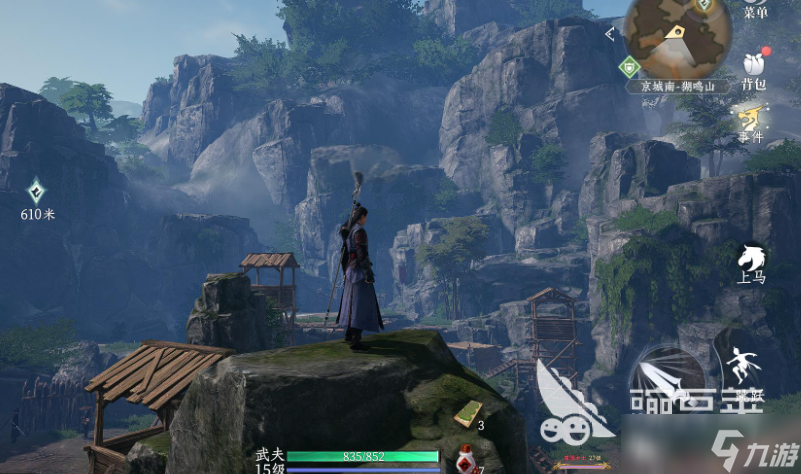
Task: Collapse the minimap with the arrow
Action: tap(610, 35)
